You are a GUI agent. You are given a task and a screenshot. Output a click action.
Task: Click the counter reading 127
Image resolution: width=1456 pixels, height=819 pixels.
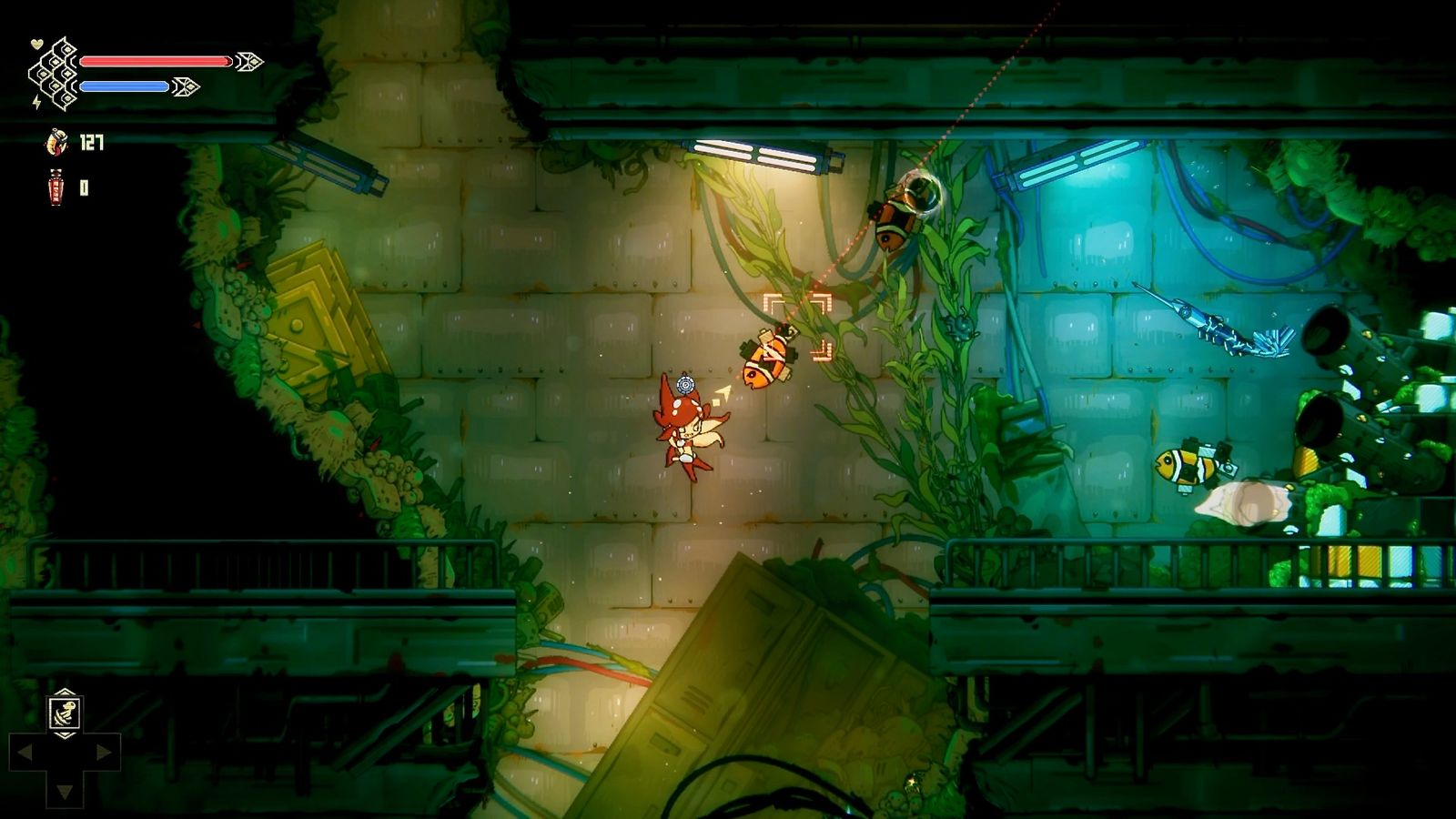[91, 142]
